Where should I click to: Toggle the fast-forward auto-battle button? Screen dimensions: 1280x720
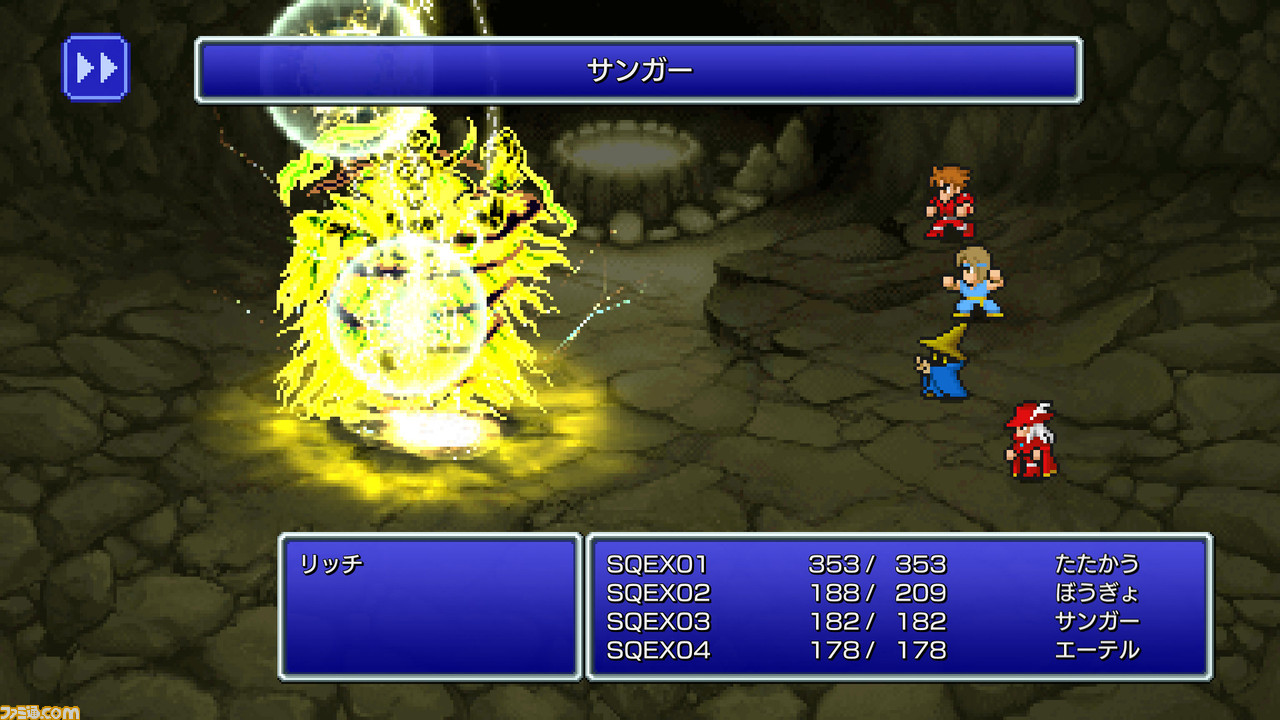click(96, 68)
